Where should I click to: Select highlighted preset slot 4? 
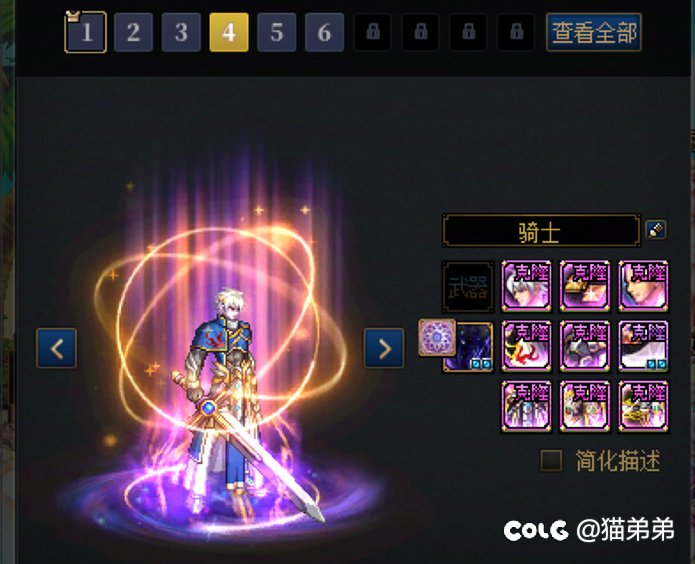click(229, 32)
